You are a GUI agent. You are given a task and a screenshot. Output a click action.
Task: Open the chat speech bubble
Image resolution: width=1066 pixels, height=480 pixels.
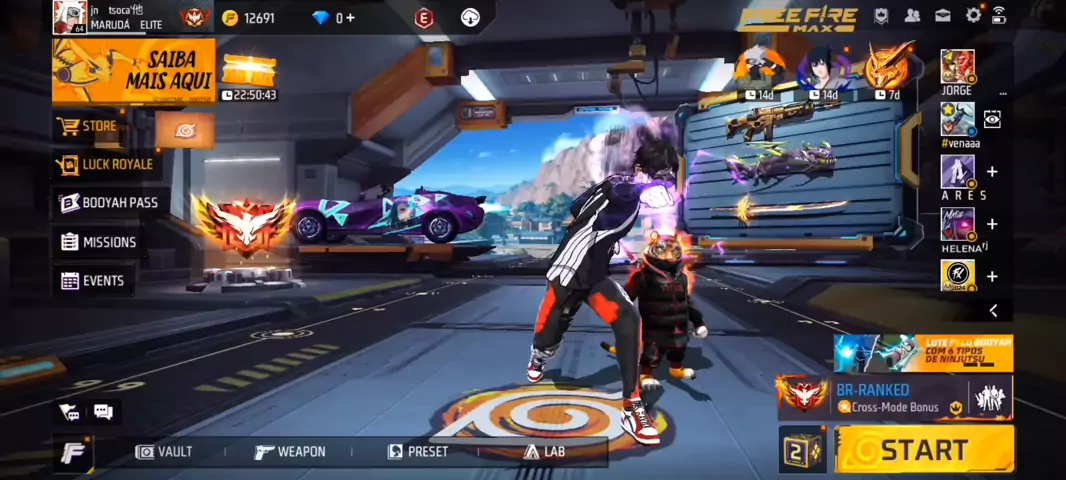pos(103,411)
